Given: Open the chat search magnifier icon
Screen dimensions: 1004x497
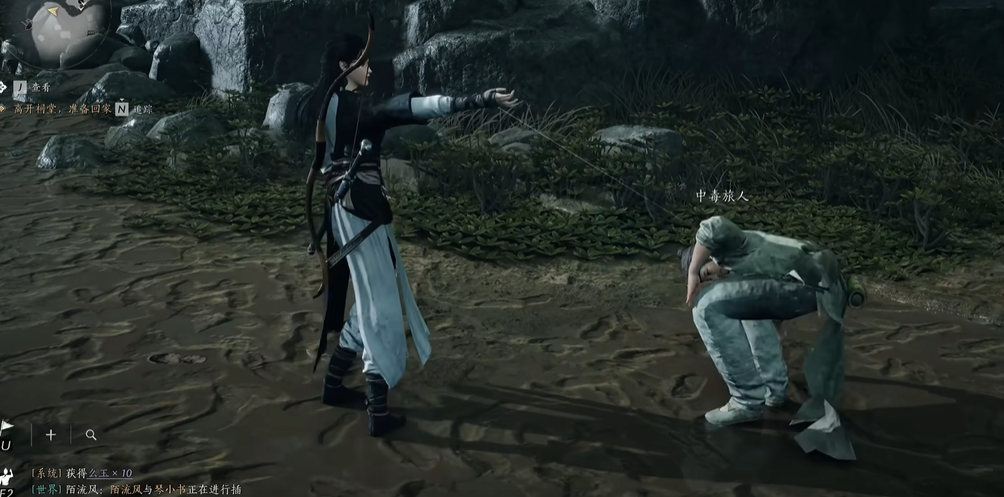Looking at the screenshot, I should pos(91,435).
